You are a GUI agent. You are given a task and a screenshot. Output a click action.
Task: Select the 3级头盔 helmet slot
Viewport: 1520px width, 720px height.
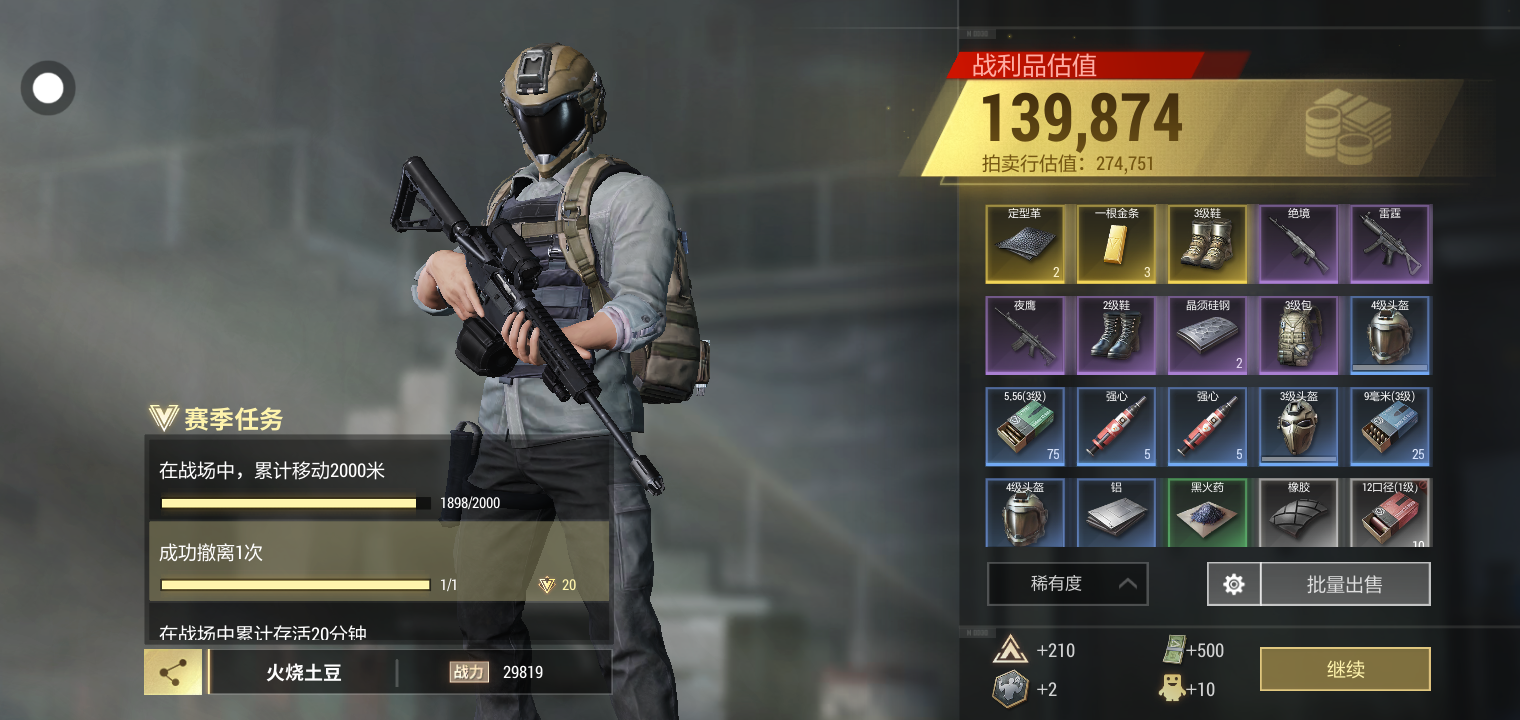[1299, 427]
